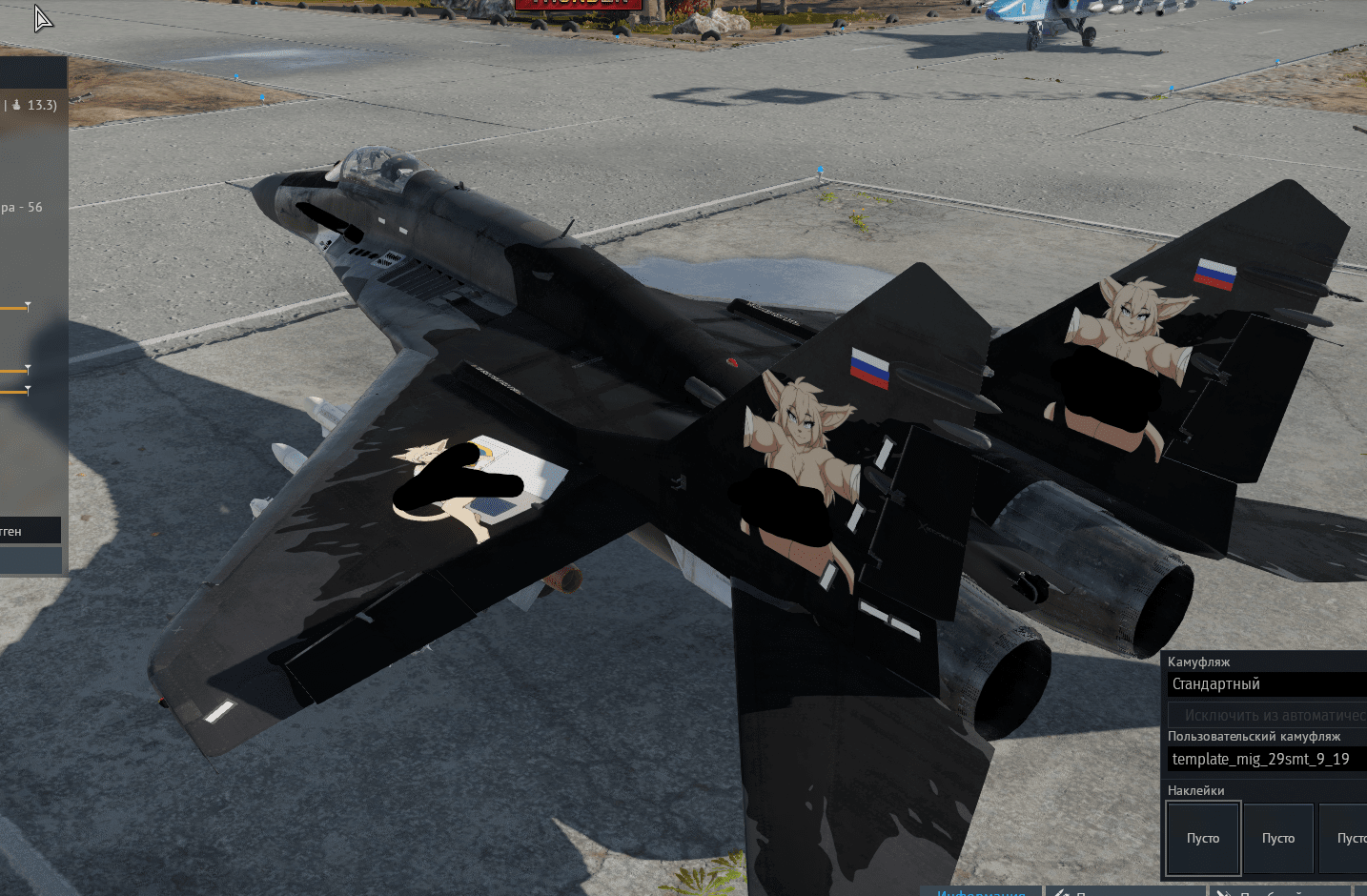This screenshot has height=896, width=1367.
Task: Open the Камуфляж dropdown showing Стандартный
Action: (1268, 683)
